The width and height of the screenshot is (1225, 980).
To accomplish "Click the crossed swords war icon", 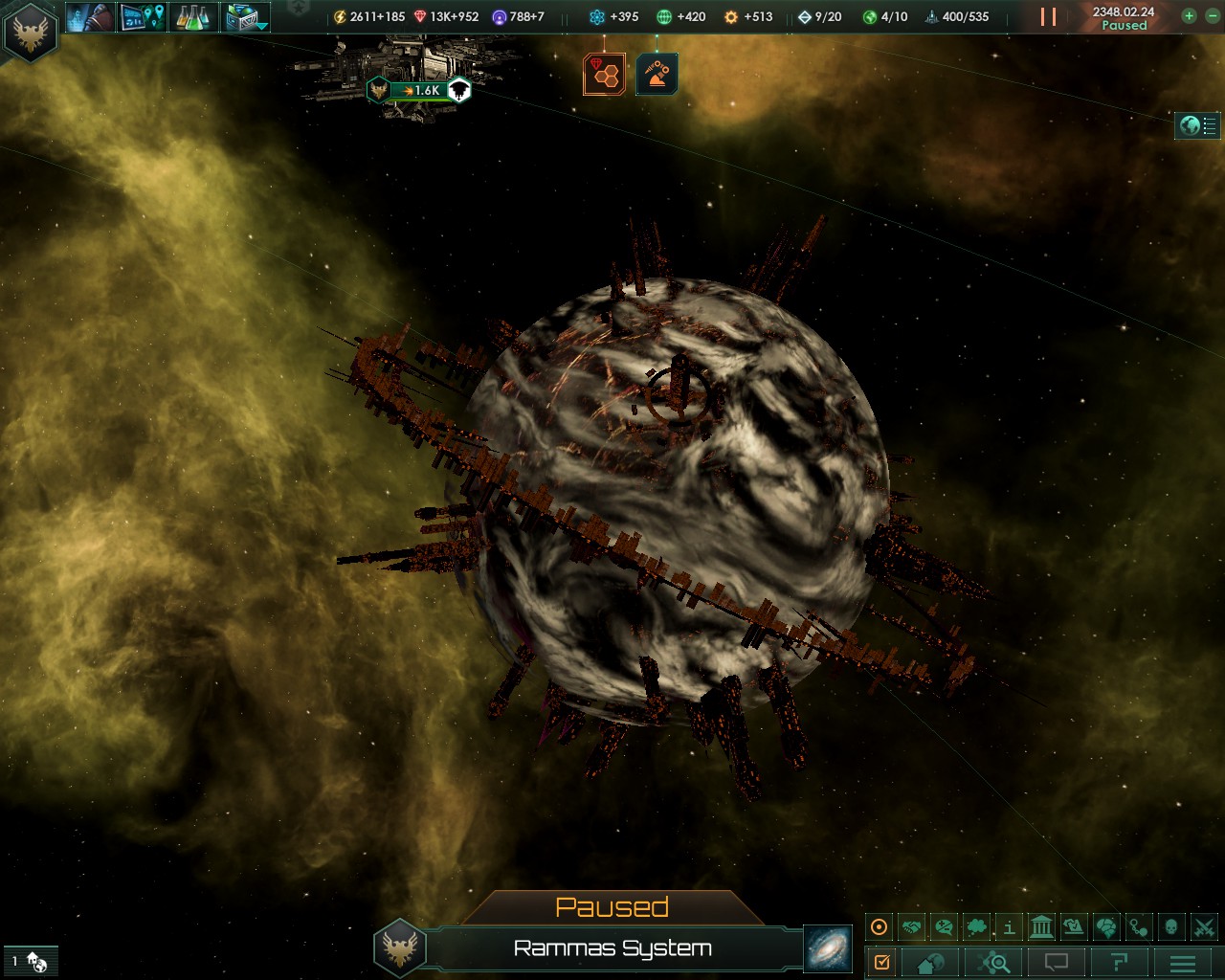I will [x=1203, y=926].
